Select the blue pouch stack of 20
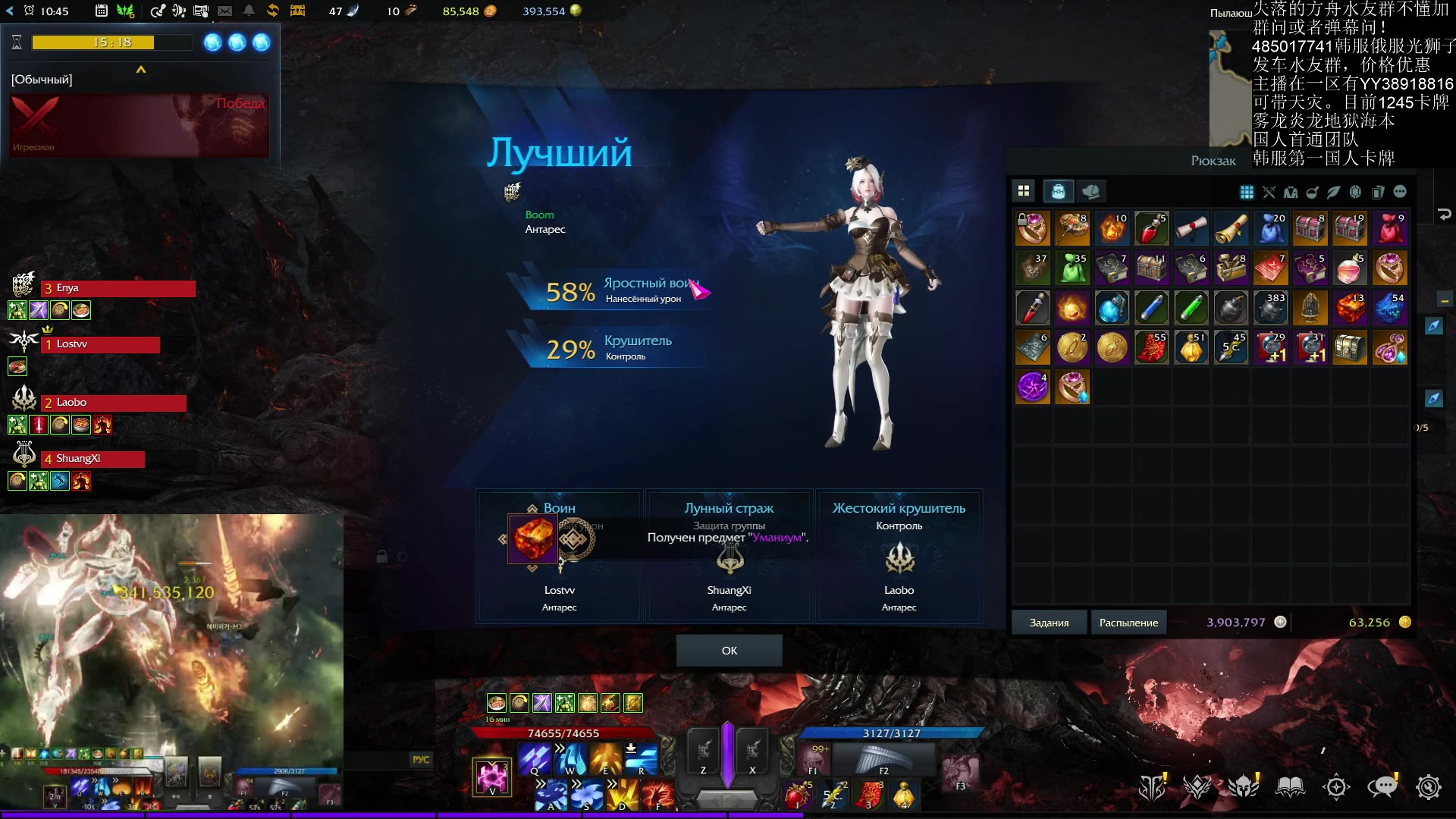This screenshot has width=1456, height=819. point(1271,228)
